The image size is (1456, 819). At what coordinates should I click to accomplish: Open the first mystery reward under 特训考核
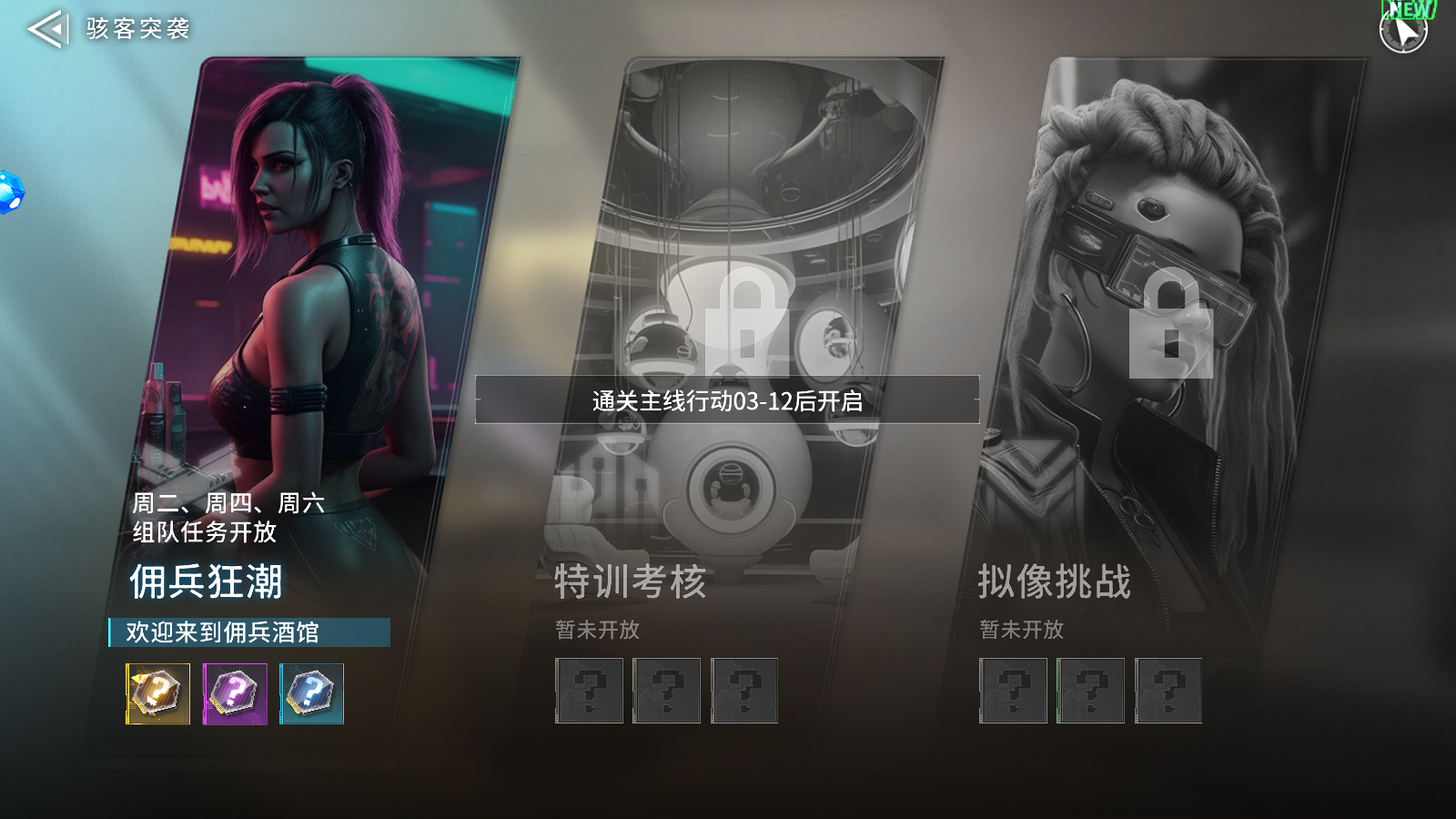(x=589, y=692)
